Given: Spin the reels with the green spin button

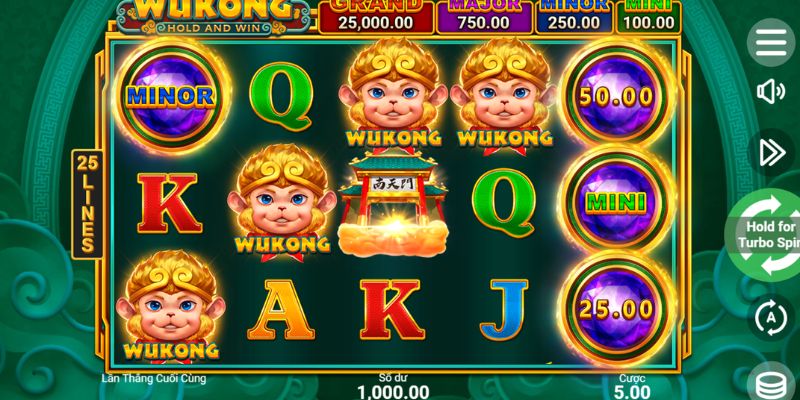Looking at the screenshot, I should coord(766,236).
